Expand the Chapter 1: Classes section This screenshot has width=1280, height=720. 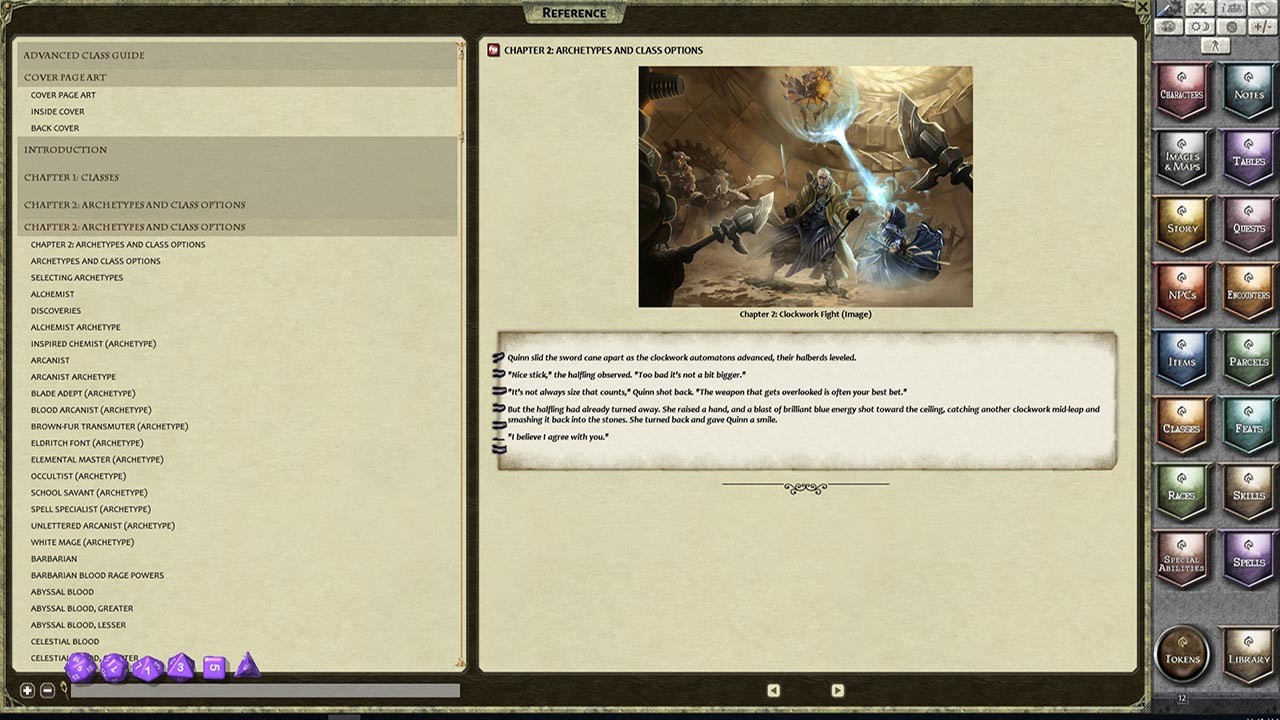point(74,178)
